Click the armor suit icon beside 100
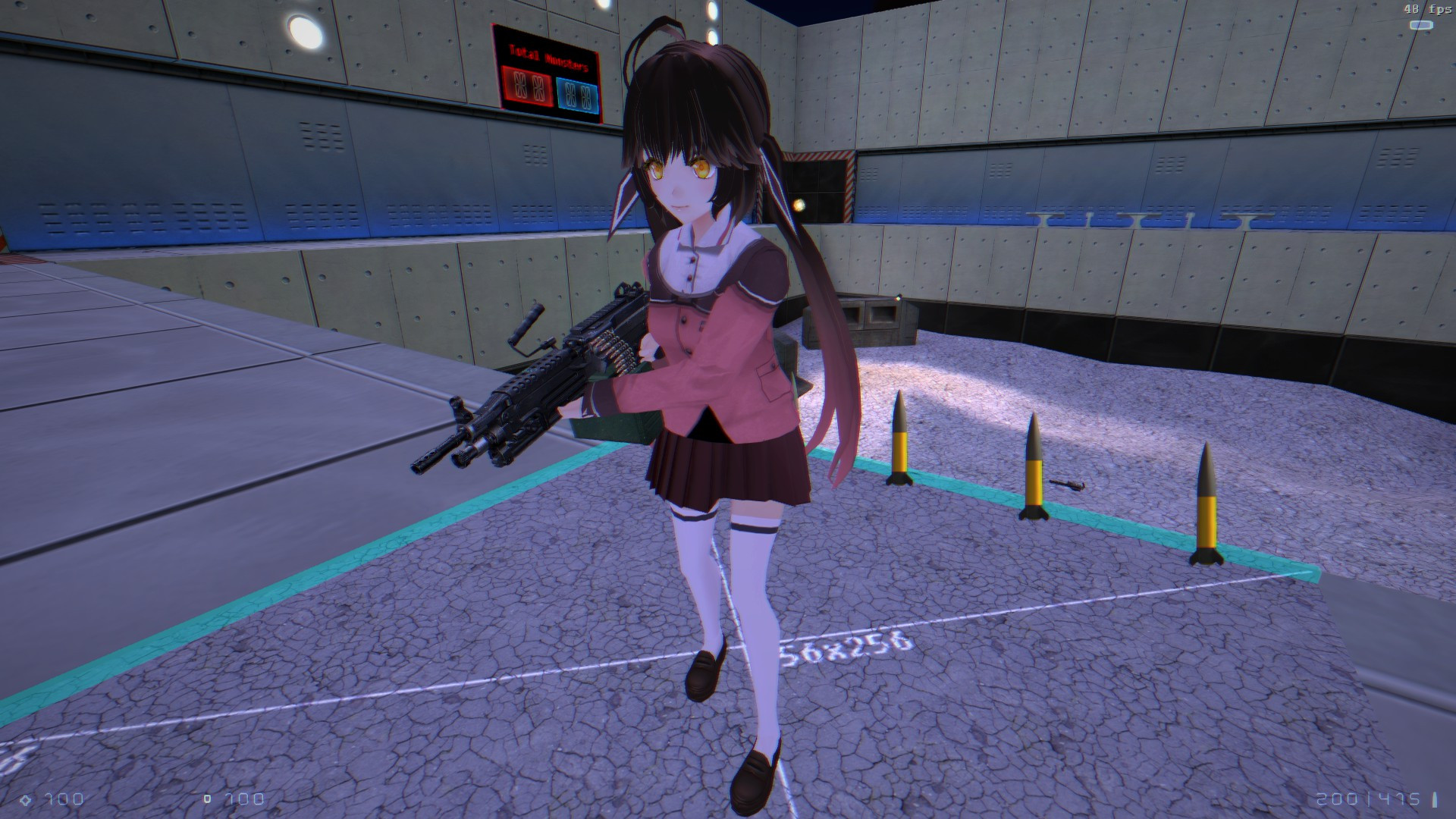Viewport: 1456px width, 819px height. [206, 799]
